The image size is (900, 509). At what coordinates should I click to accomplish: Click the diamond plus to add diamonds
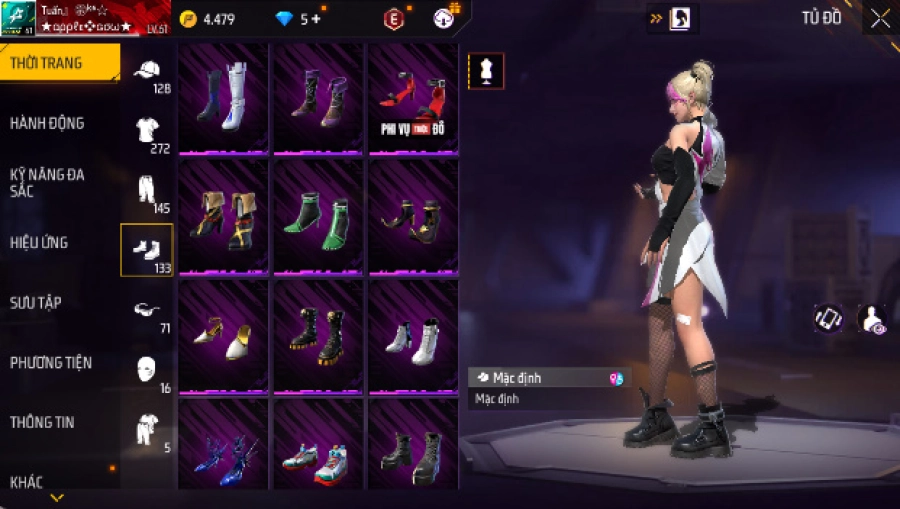pos(316,19)
